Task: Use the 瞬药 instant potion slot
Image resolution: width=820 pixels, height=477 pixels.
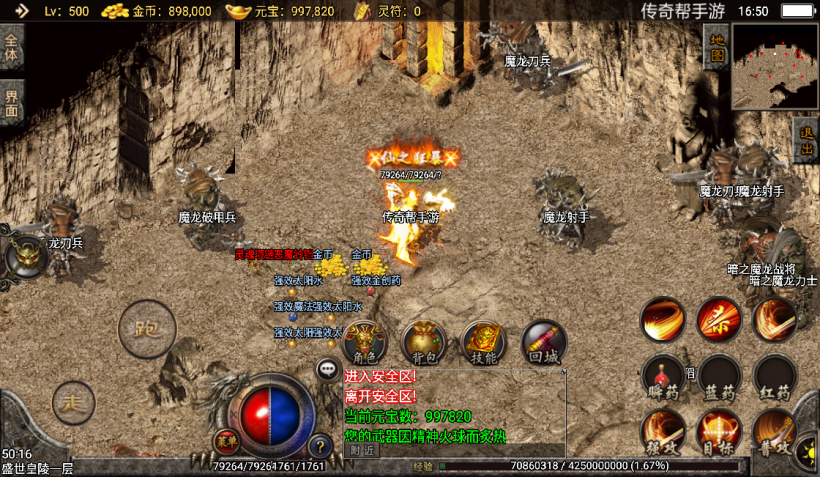Action: [662, 377]
